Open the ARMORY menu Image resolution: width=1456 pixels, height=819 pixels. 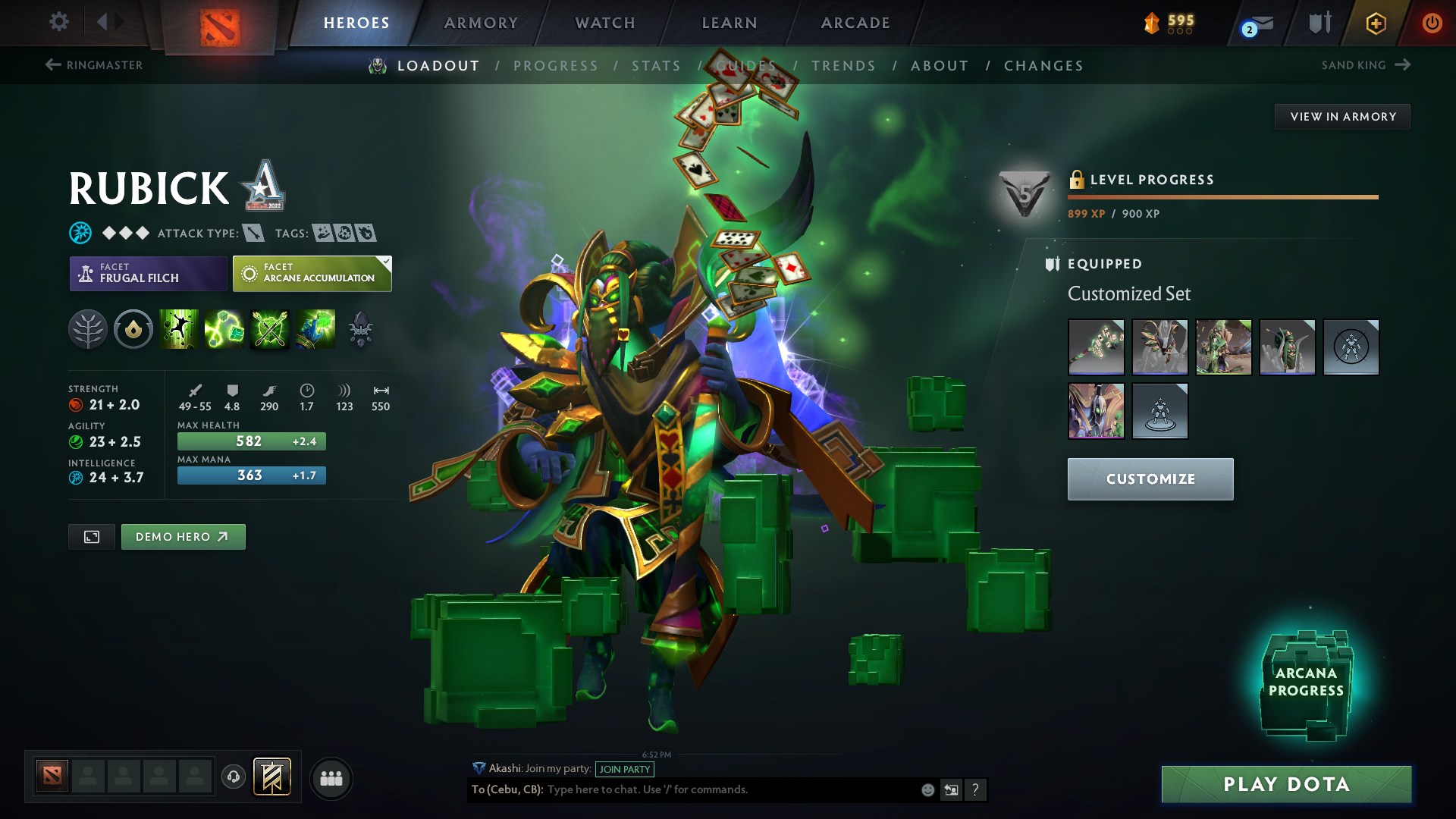pyautogui.click(x=480, y=23)
